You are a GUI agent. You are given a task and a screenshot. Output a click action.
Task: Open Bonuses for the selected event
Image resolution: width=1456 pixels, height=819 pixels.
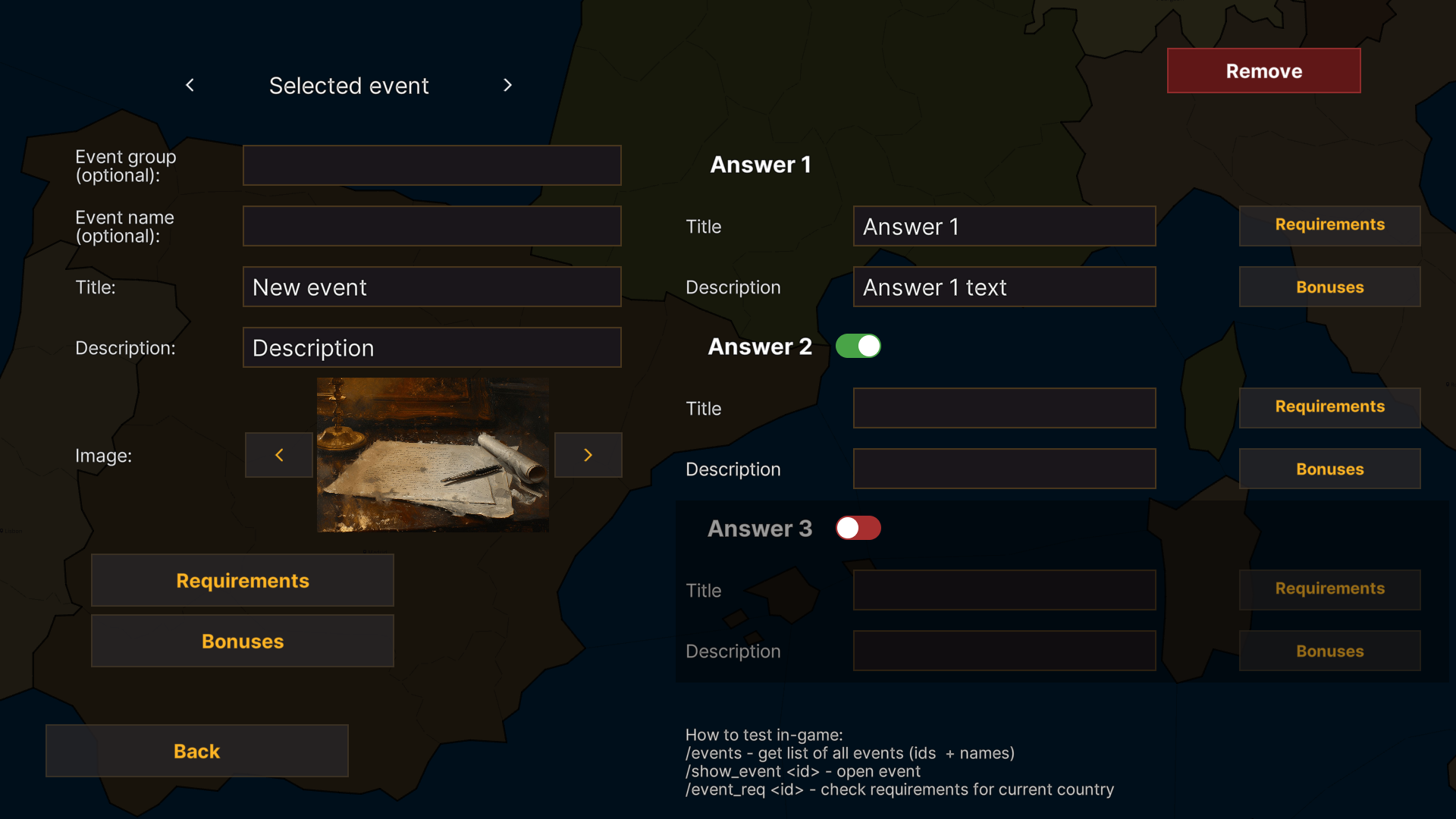(242, 641)
